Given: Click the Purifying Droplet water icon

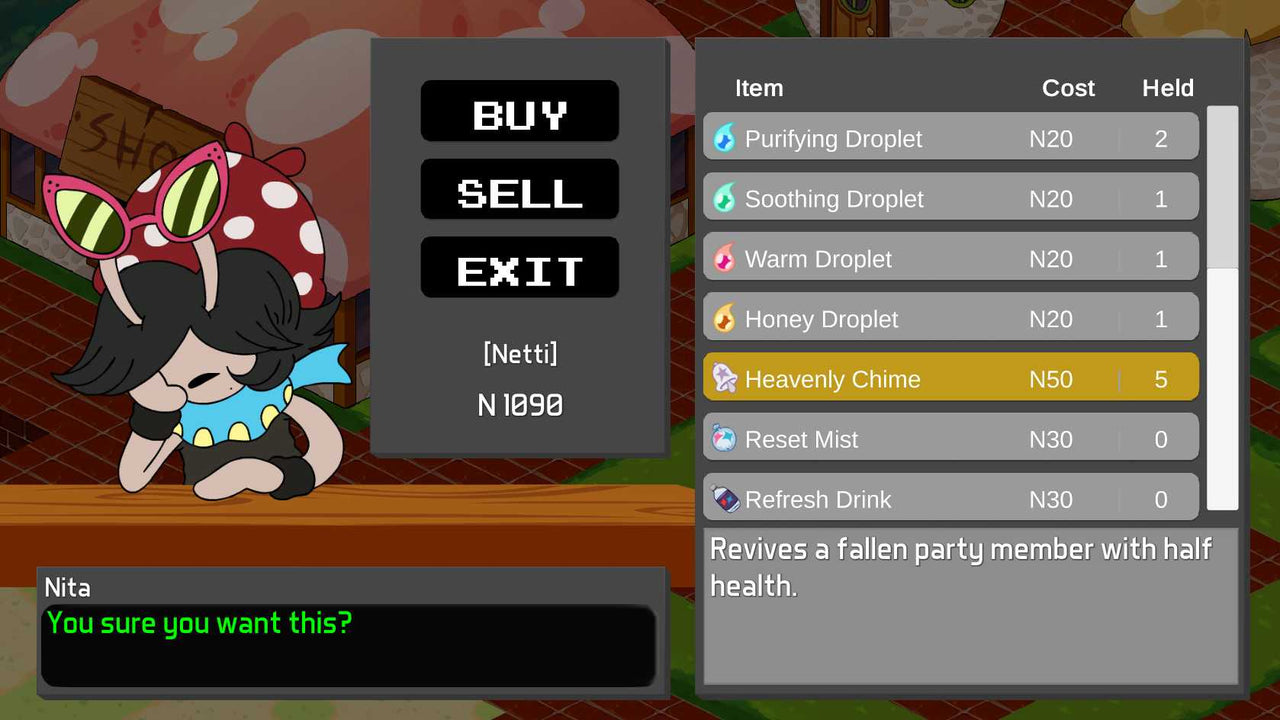Looking at the screenshot, I should click(x=726, y=138).
